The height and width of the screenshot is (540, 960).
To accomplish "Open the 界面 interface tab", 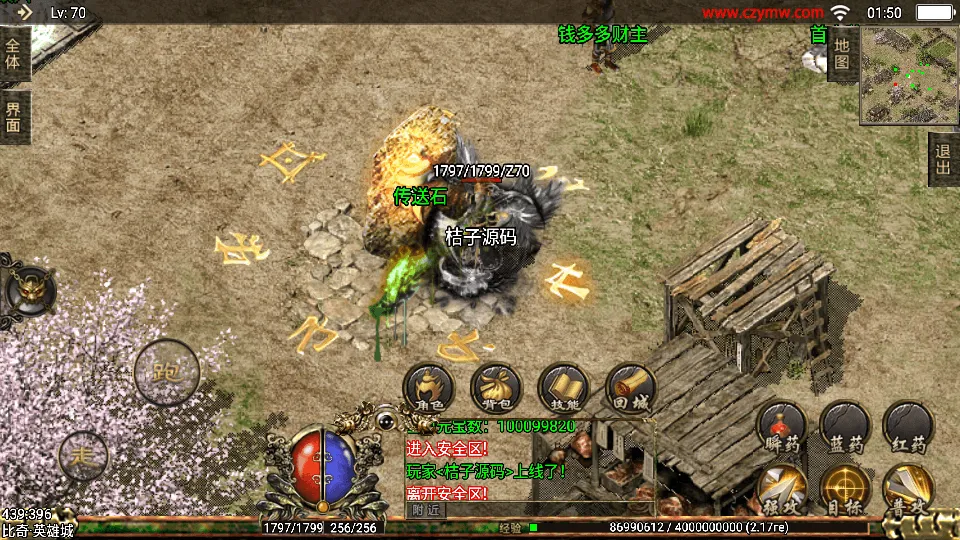I will (14, 117).
